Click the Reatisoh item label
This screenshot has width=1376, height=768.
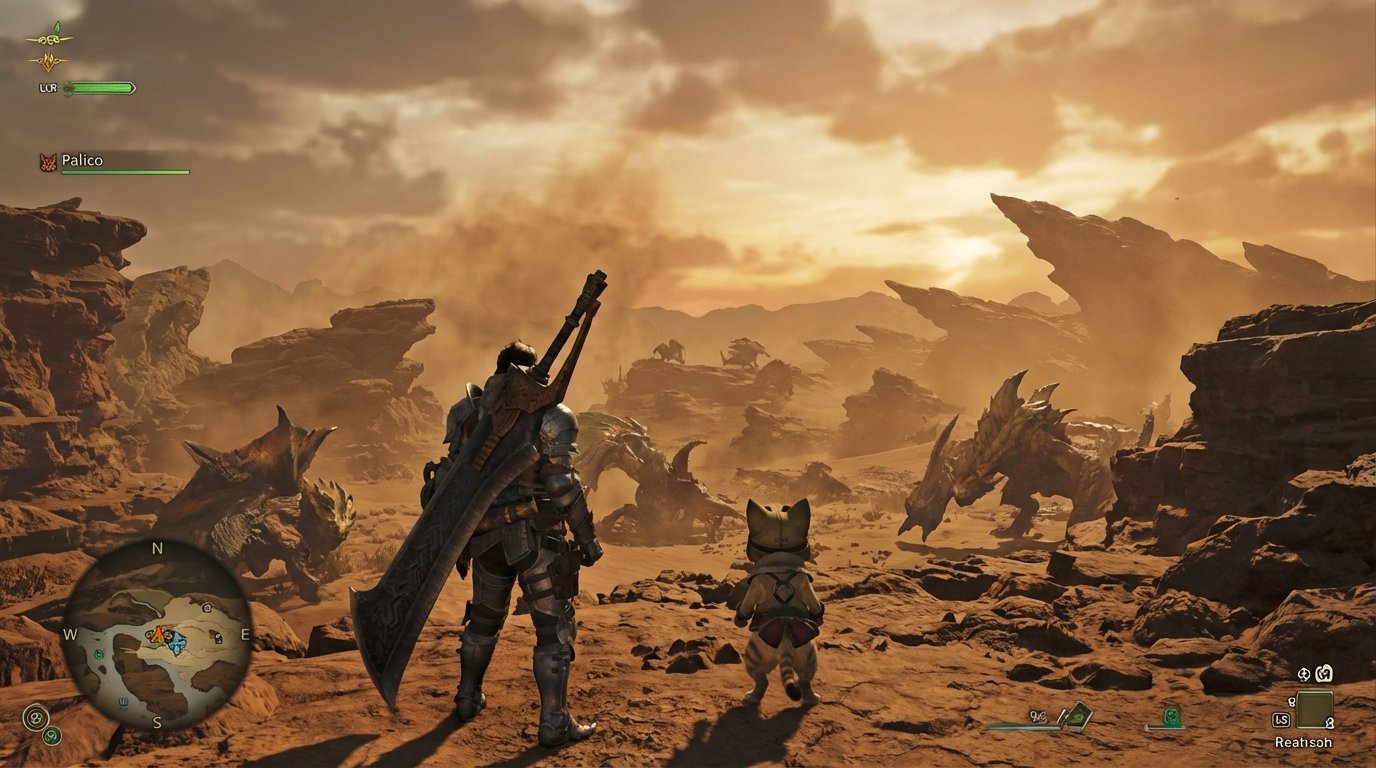(1305, 743)
